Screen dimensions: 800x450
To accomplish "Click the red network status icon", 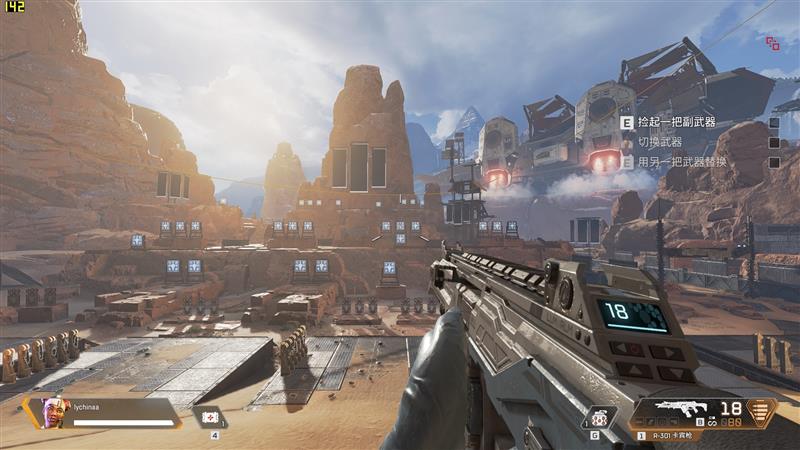I will coord(773,43).
